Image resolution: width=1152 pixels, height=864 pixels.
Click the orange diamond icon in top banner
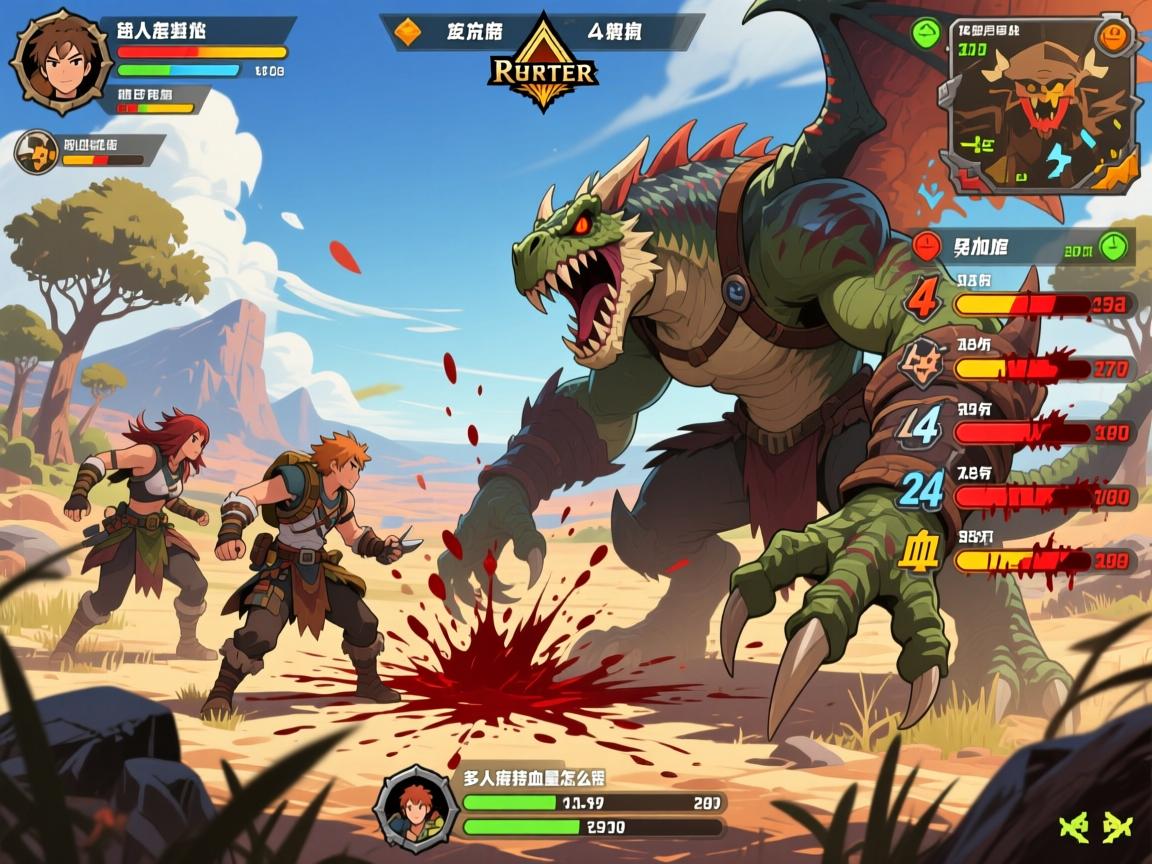(408, 32)
